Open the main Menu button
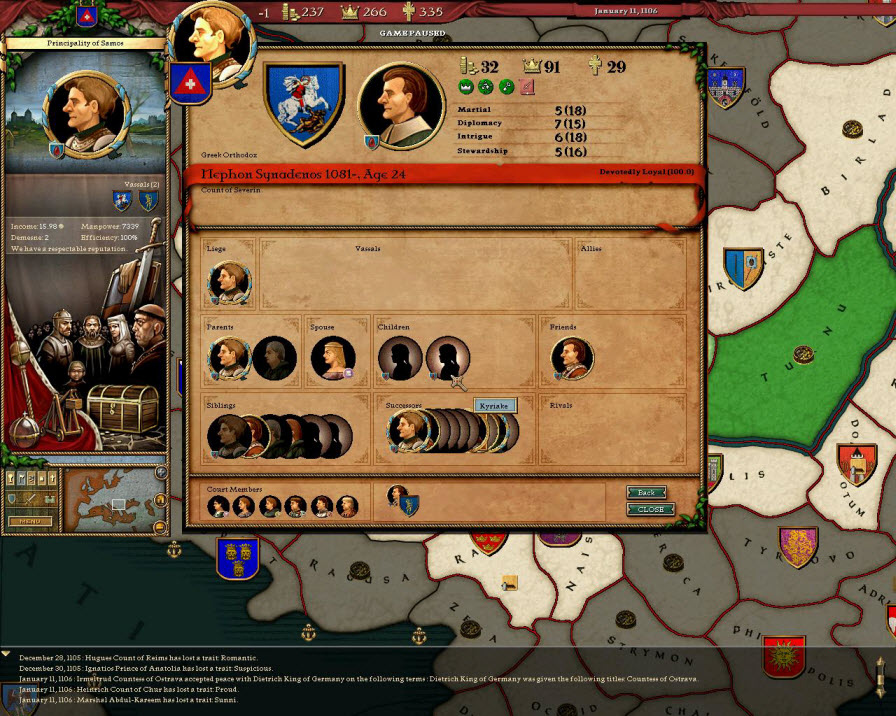Image resolution: width=896 pixels, height=716 pixels. pyautogui.click(x=30, y=521)
